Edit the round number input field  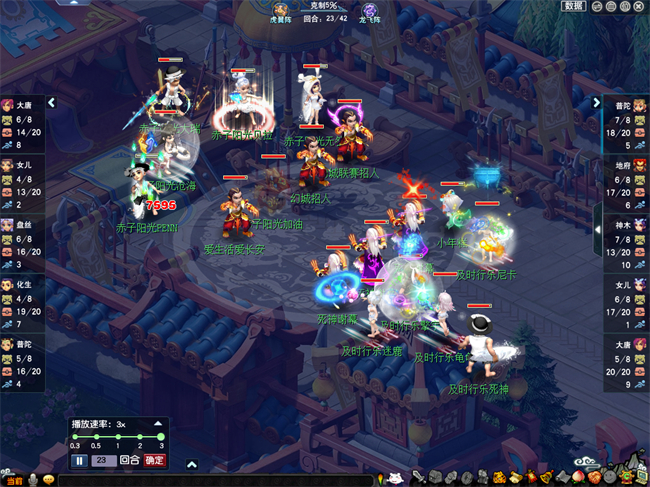(102, 460)
